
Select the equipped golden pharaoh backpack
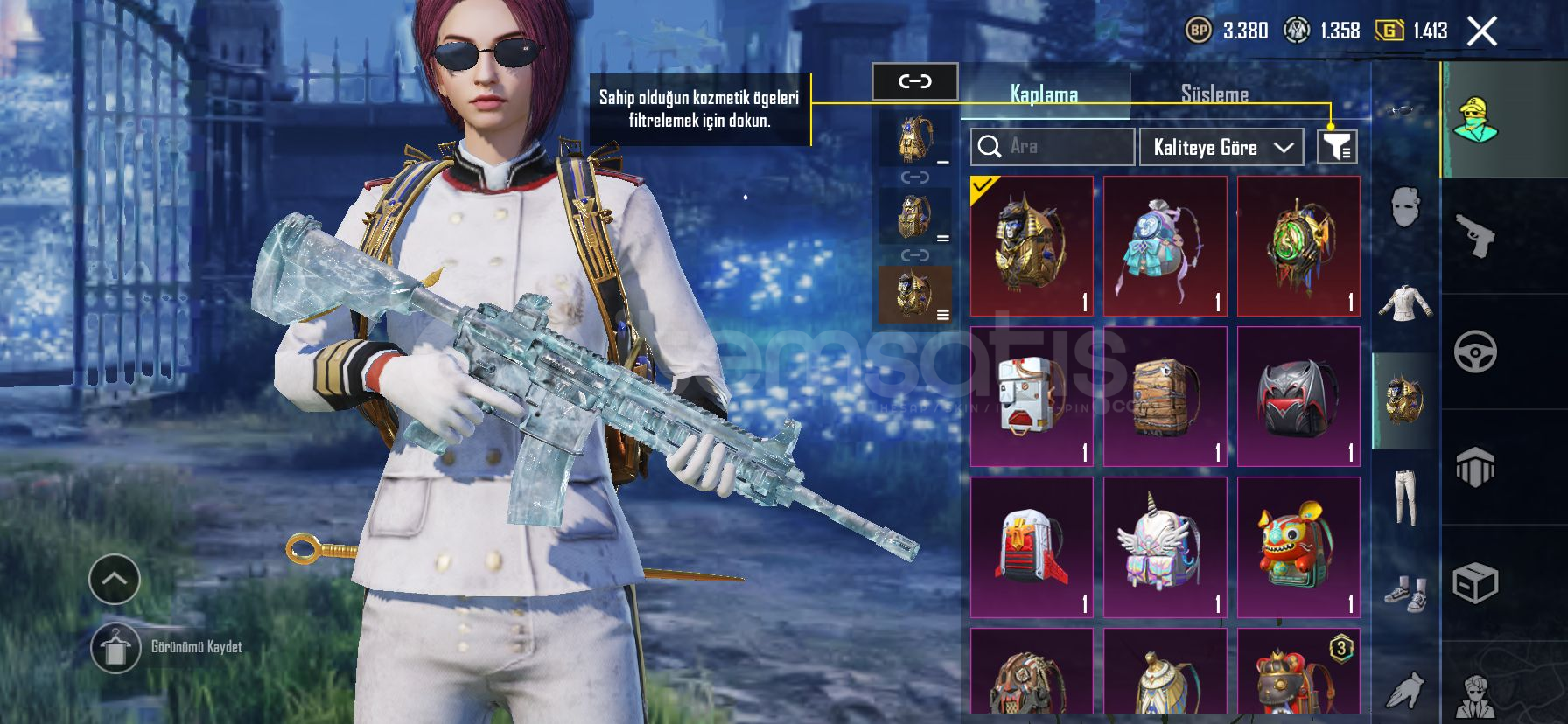(1032, 246)
